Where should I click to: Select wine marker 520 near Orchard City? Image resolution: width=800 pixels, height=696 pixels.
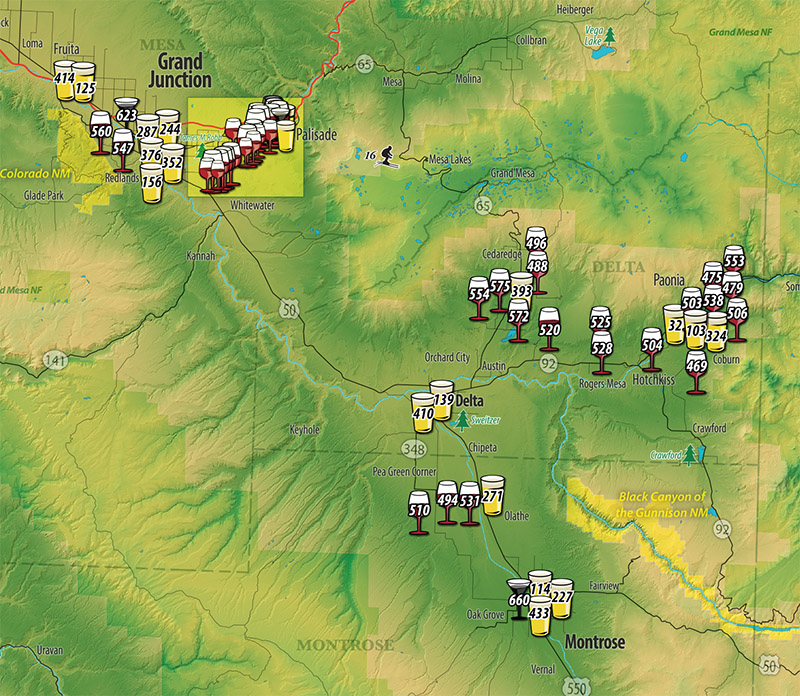pos(549,328)
